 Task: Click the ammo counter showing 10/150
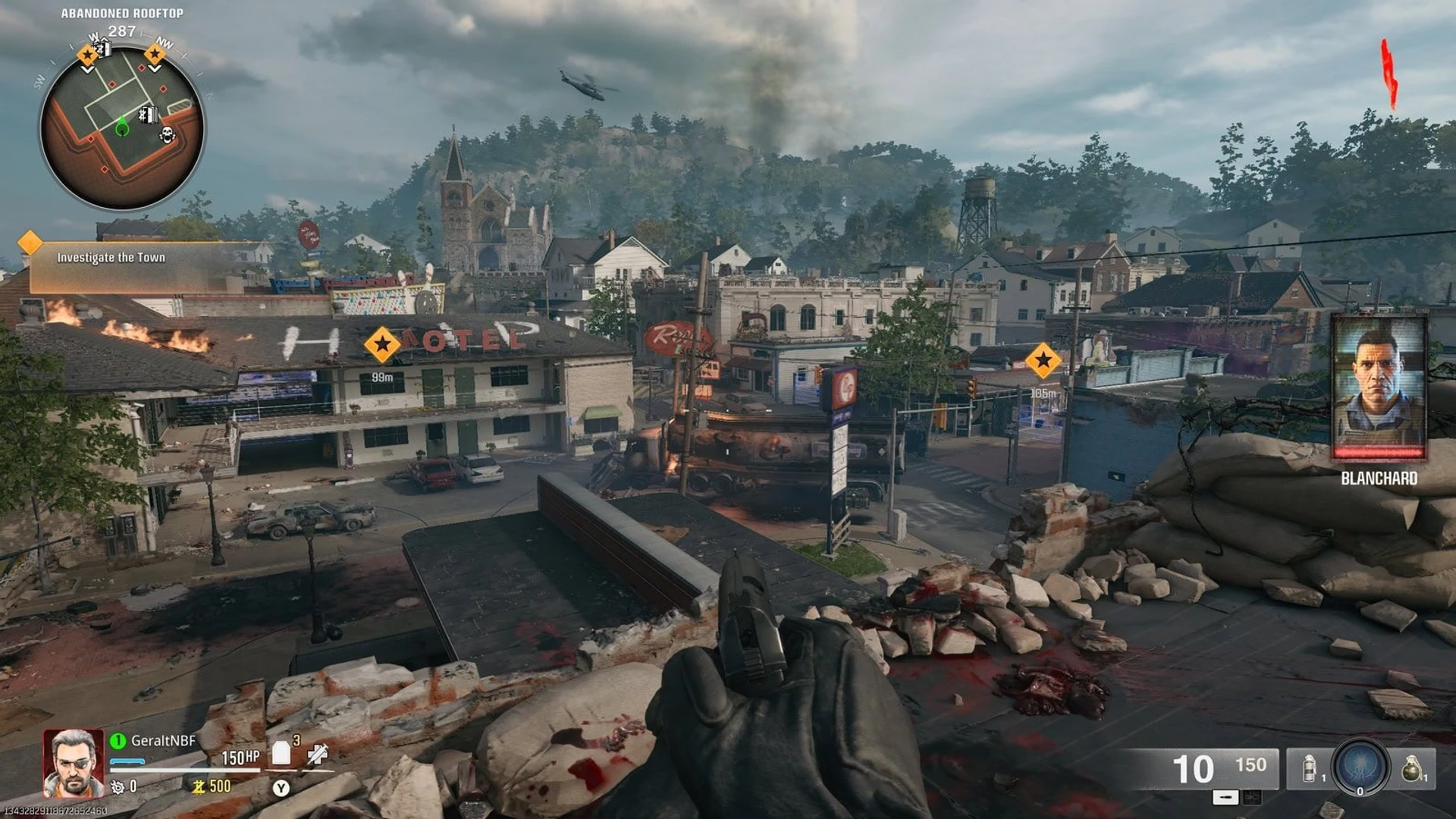[1221, 767]
